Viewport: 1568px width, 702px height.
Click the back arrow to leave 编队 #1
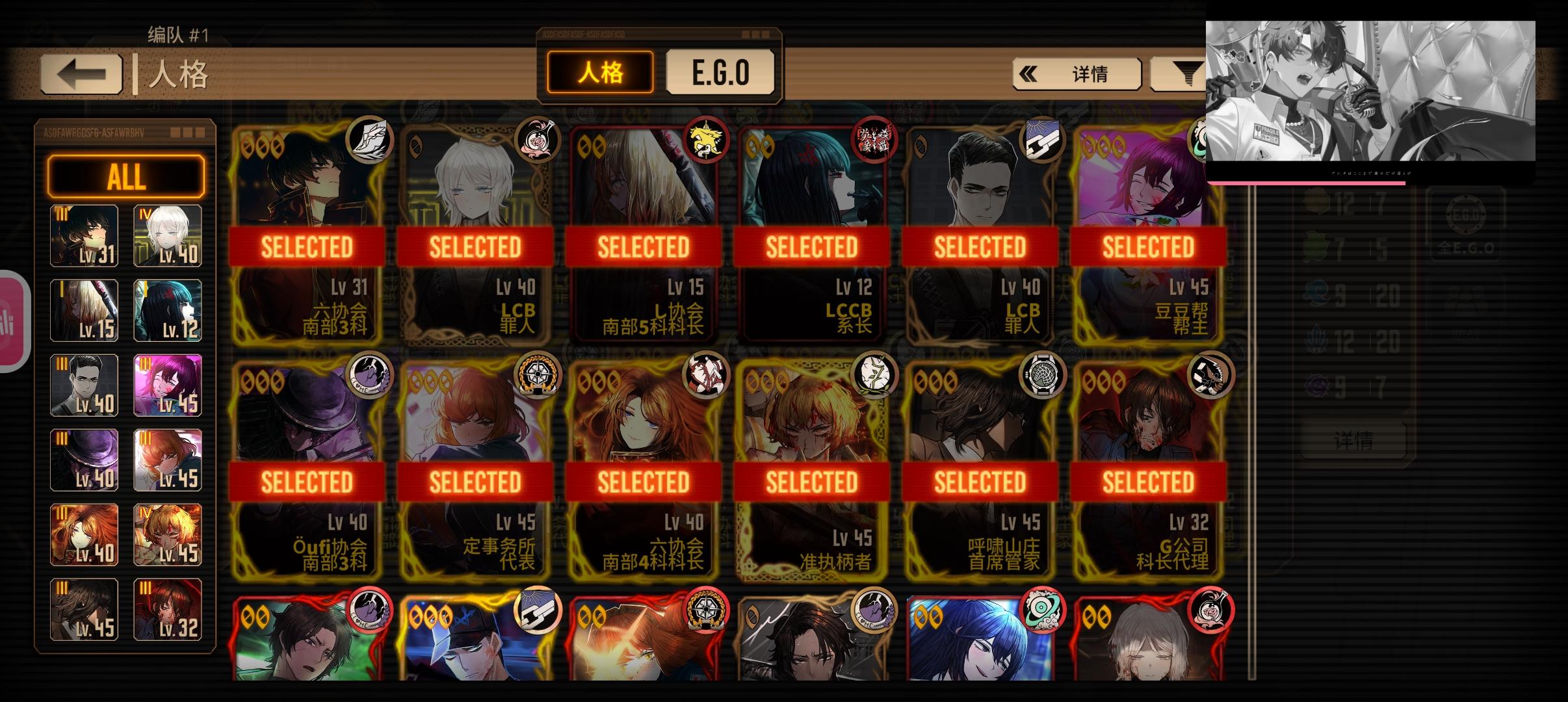81,73
